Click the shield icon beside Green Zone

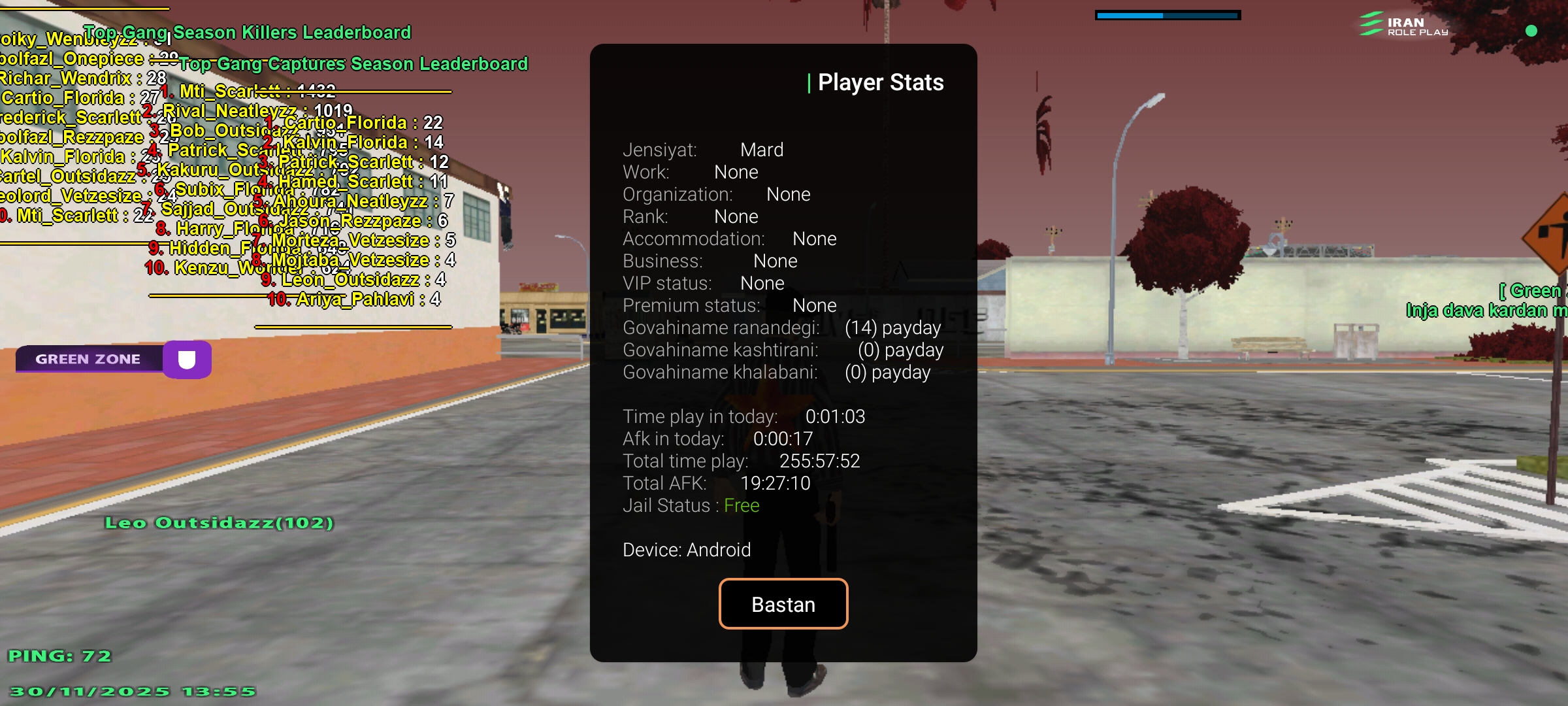coord(188,359)
